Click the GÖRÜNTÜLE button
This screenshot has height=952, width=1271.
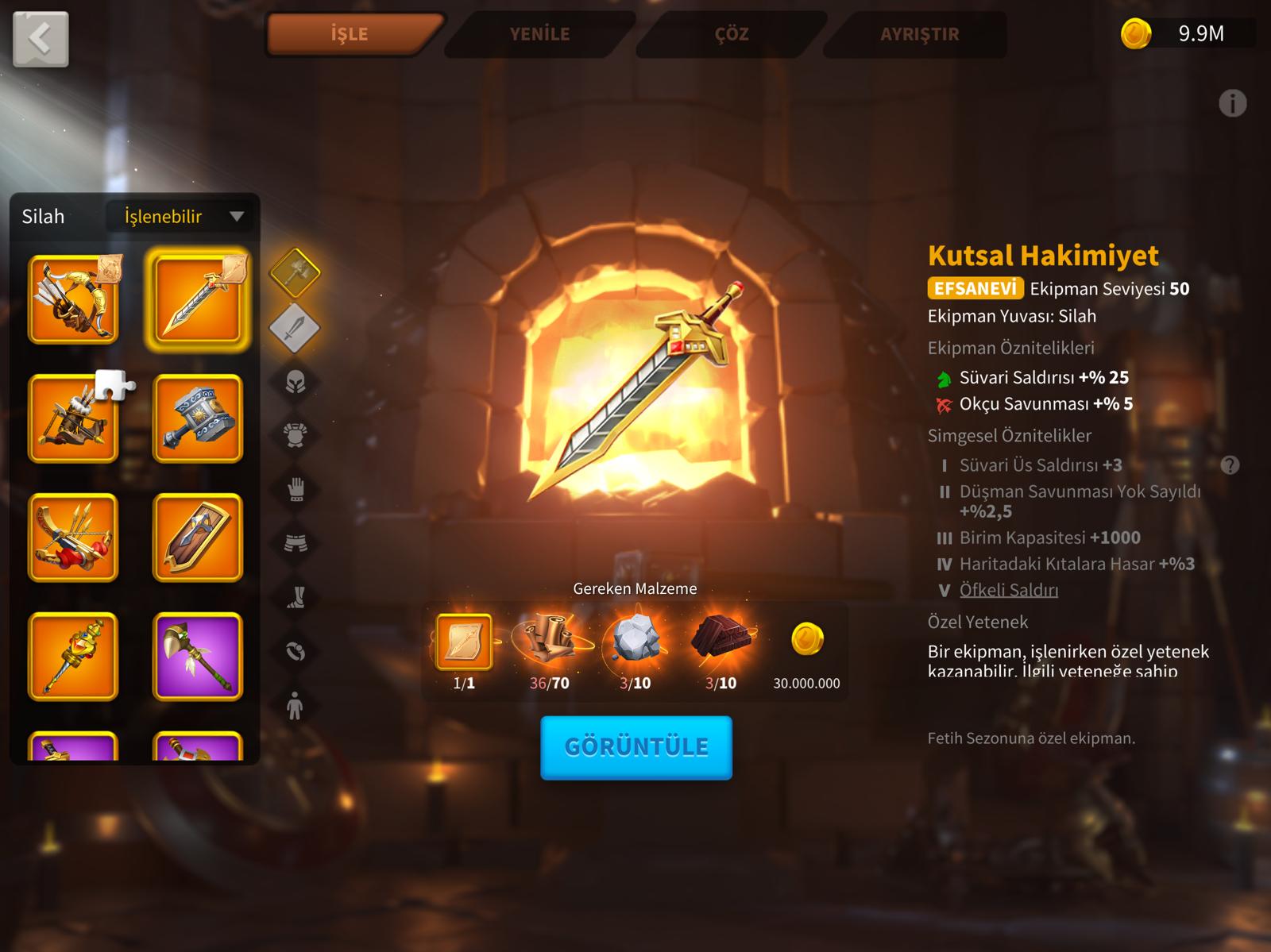635,747
